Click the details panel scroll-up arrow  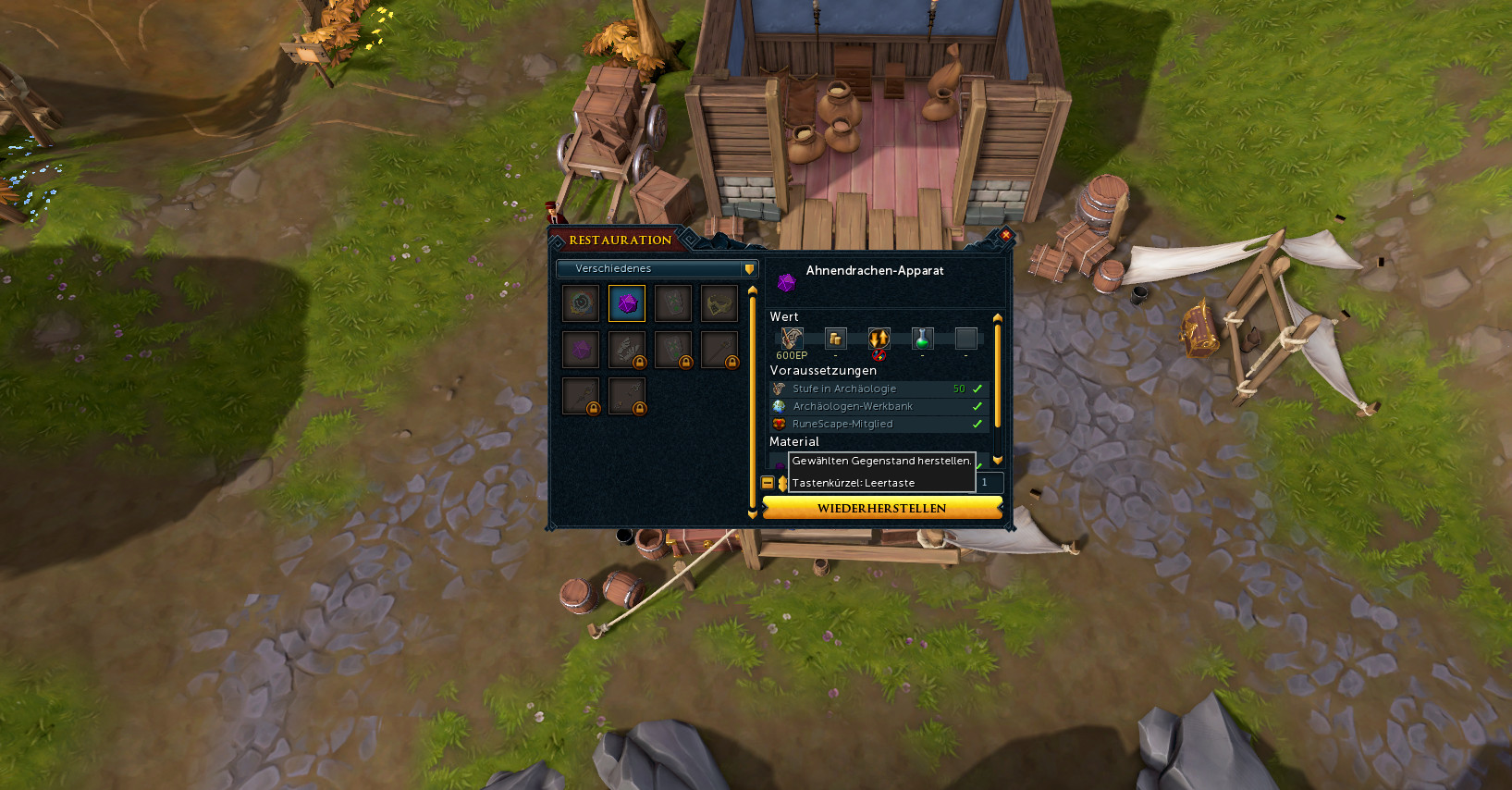[997, 318]
